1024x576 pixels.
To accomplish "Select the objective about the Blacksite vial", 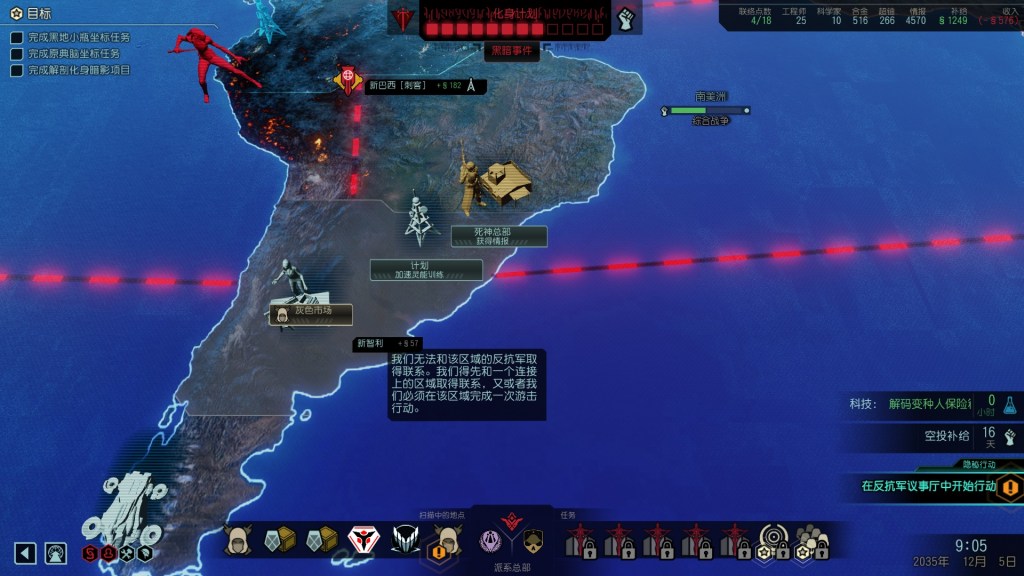I will [x=80, y=38].
